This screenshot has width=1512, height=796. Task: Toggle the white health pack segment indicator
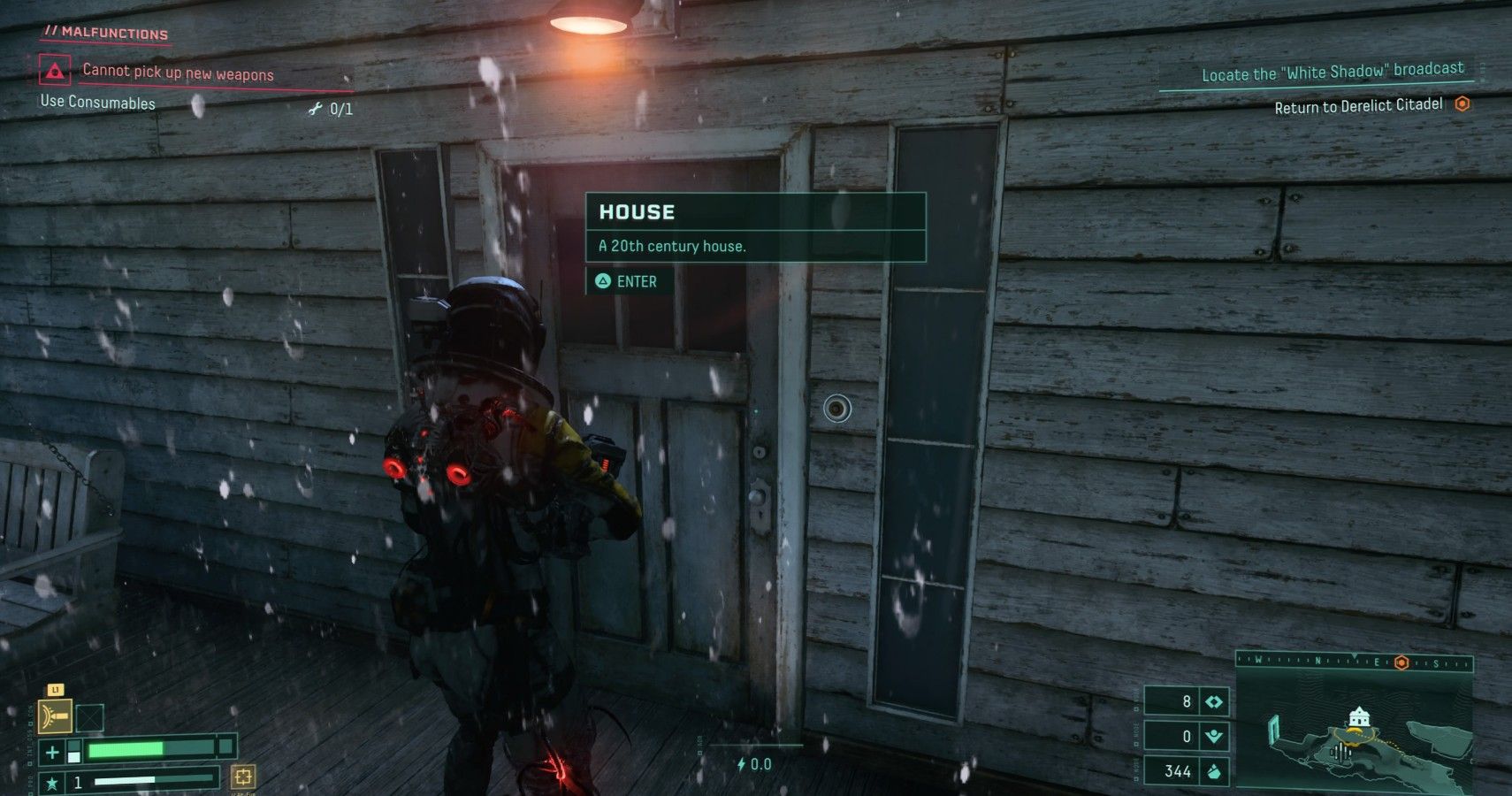pyautogui.click(x=74, y=757)
